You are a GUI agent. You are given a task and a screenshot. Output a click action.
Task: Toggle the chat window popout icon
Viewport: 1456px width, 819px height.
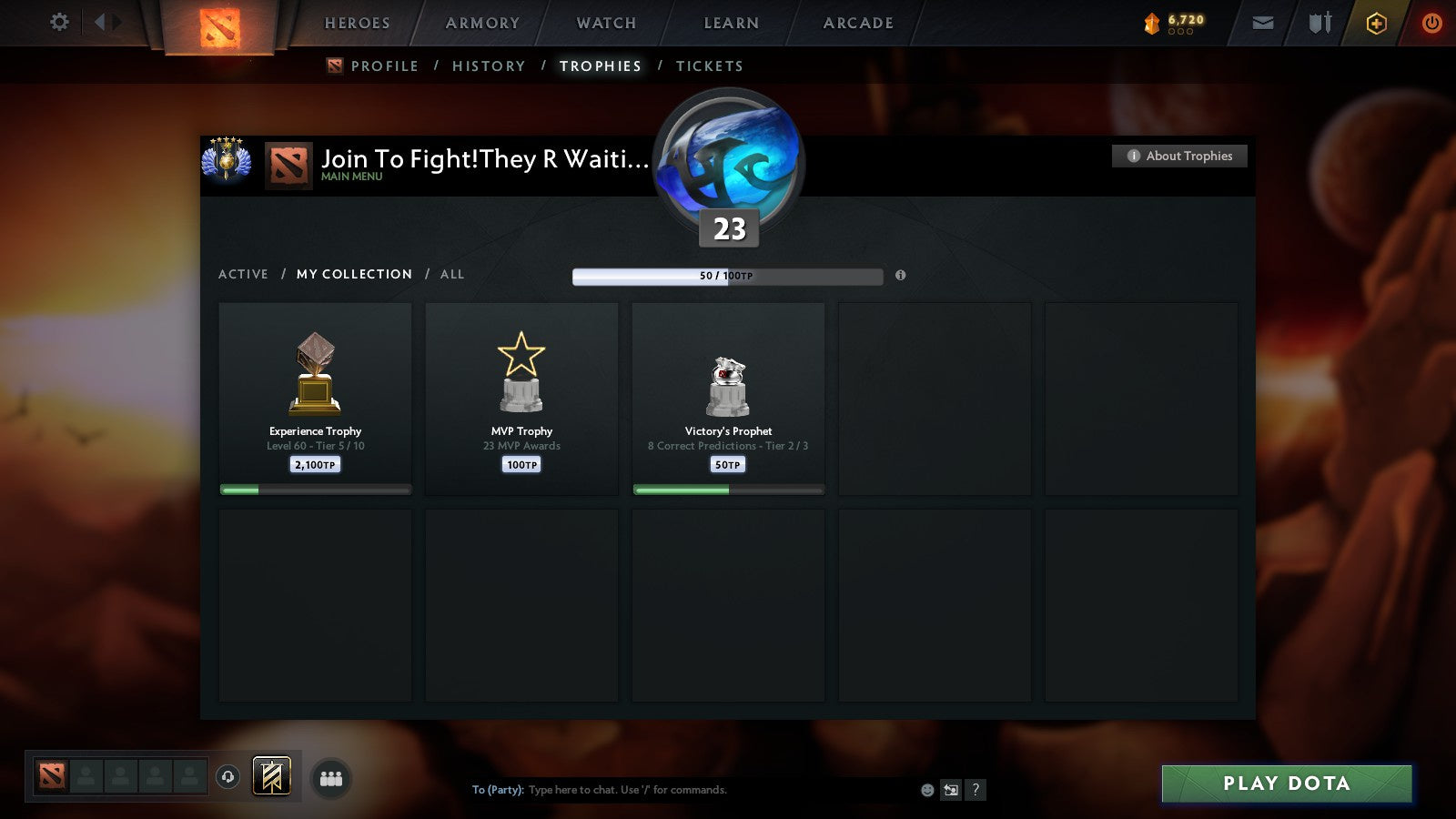(950, 790)
